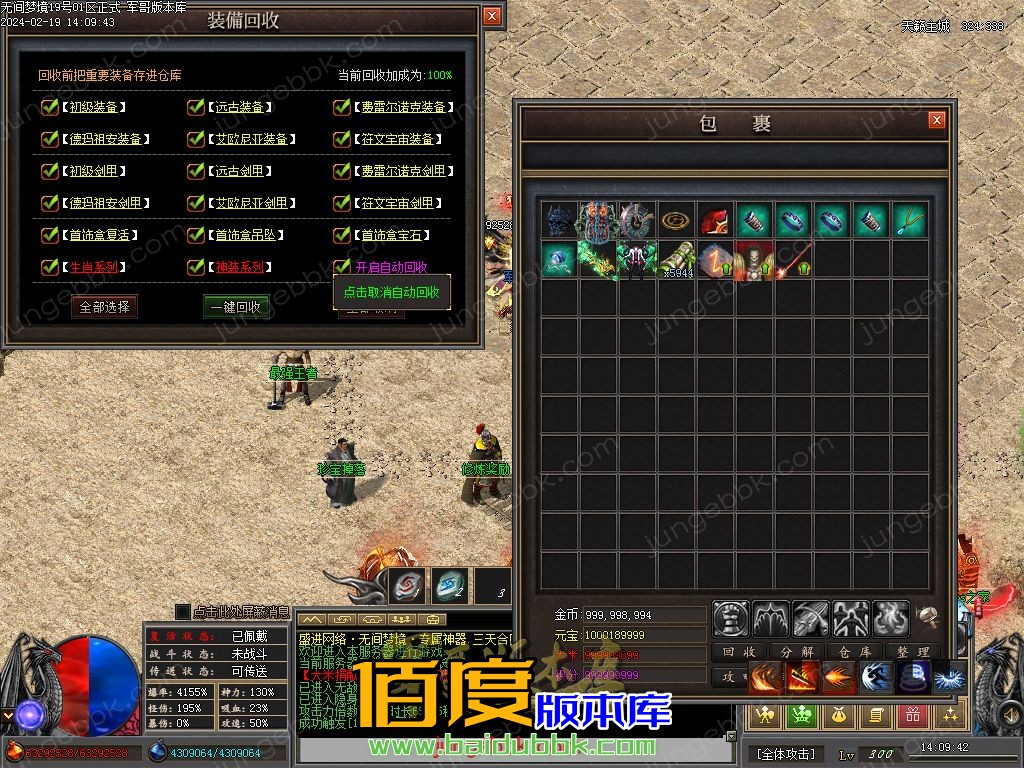Toggle the 远古装备 checkbox
Screen dimensions: 1024x768
[196, 107]
